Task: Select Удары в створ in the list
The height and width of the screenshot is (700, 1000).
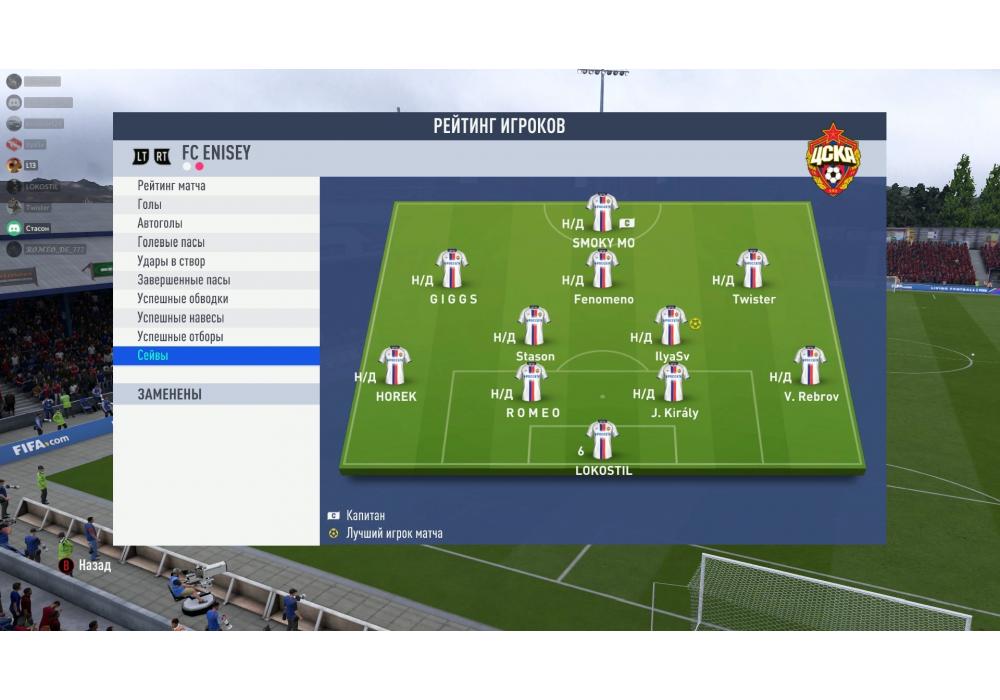Action: click(171, 262)
